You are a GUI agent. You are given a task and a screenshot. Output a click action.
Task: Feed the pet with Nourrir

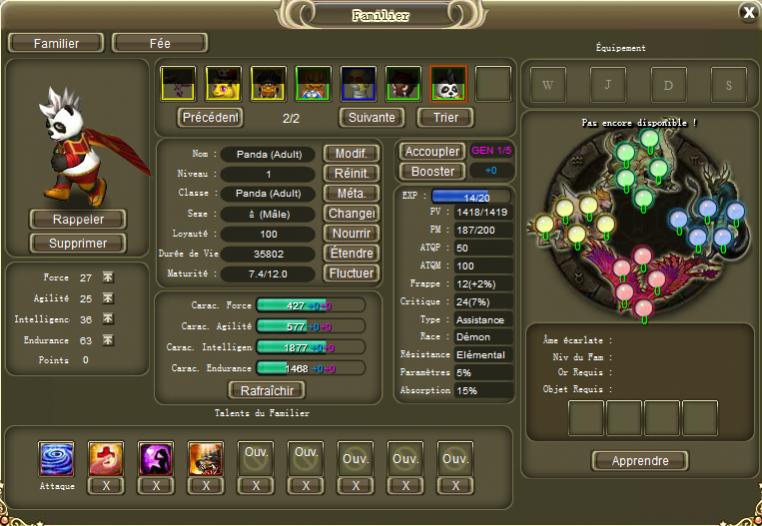point(350,233)
